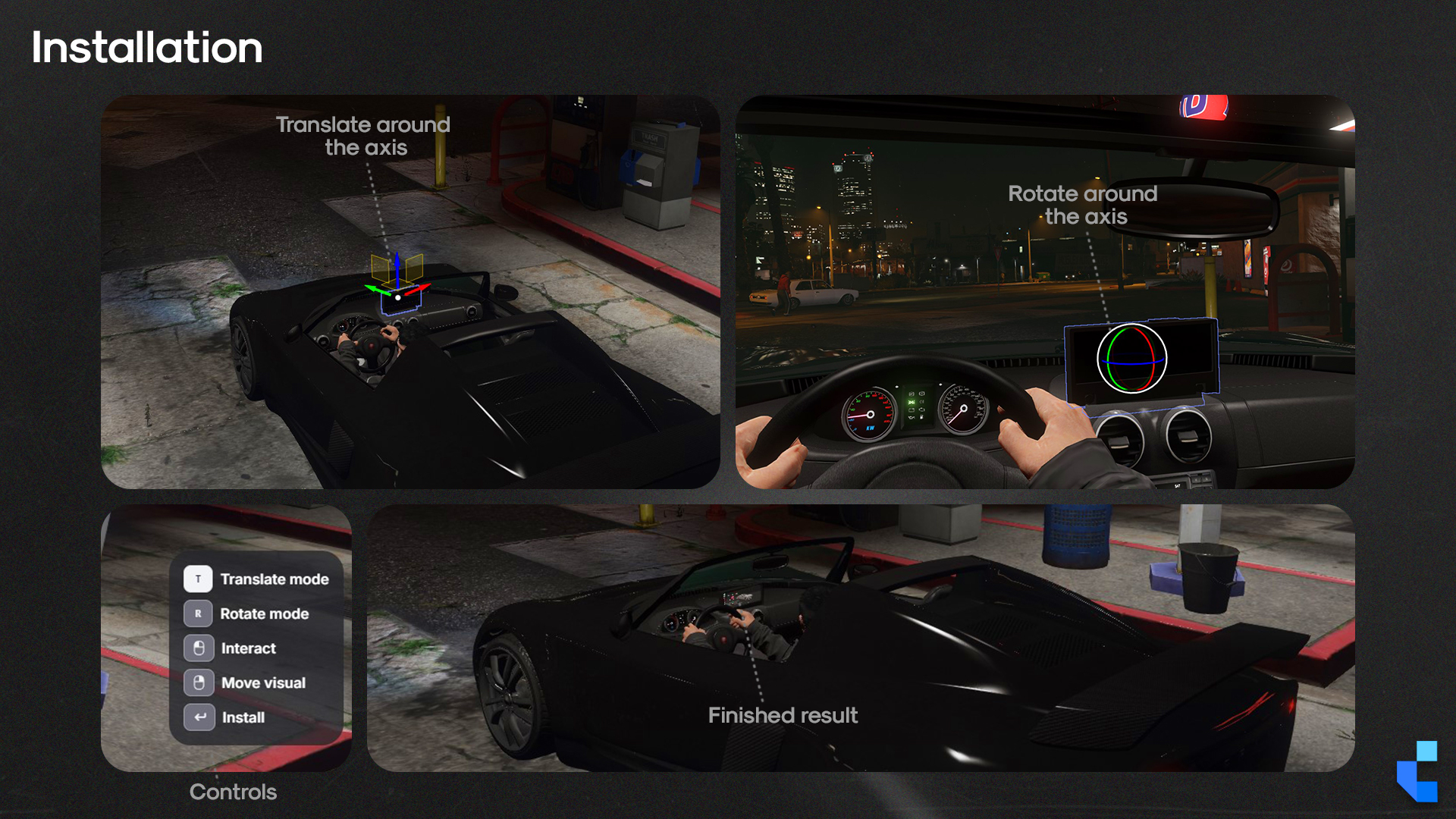Click the Finished result label
This screenshot has height=819, width=1456.
pos(783,715)
